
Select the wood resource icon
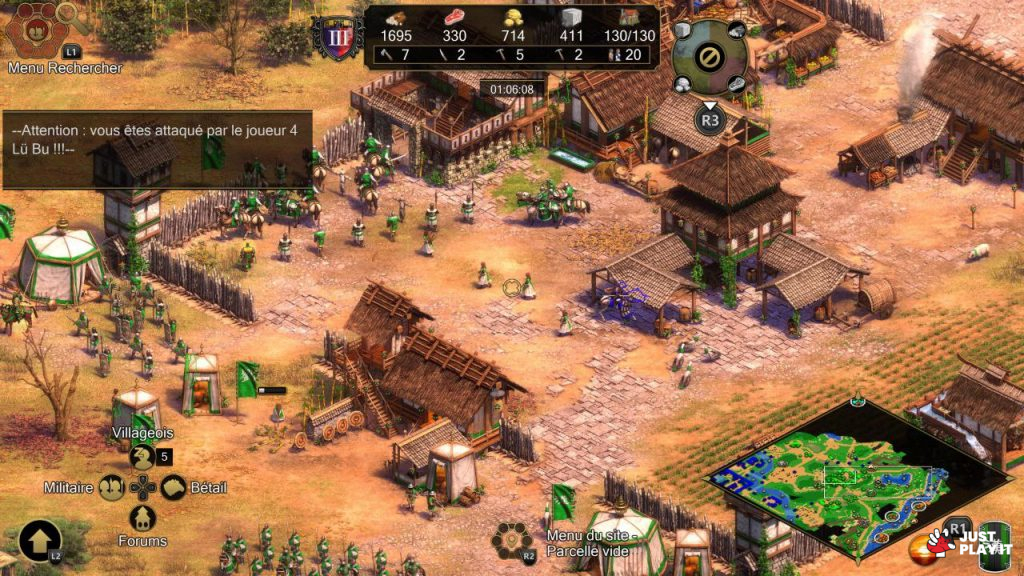396,19
